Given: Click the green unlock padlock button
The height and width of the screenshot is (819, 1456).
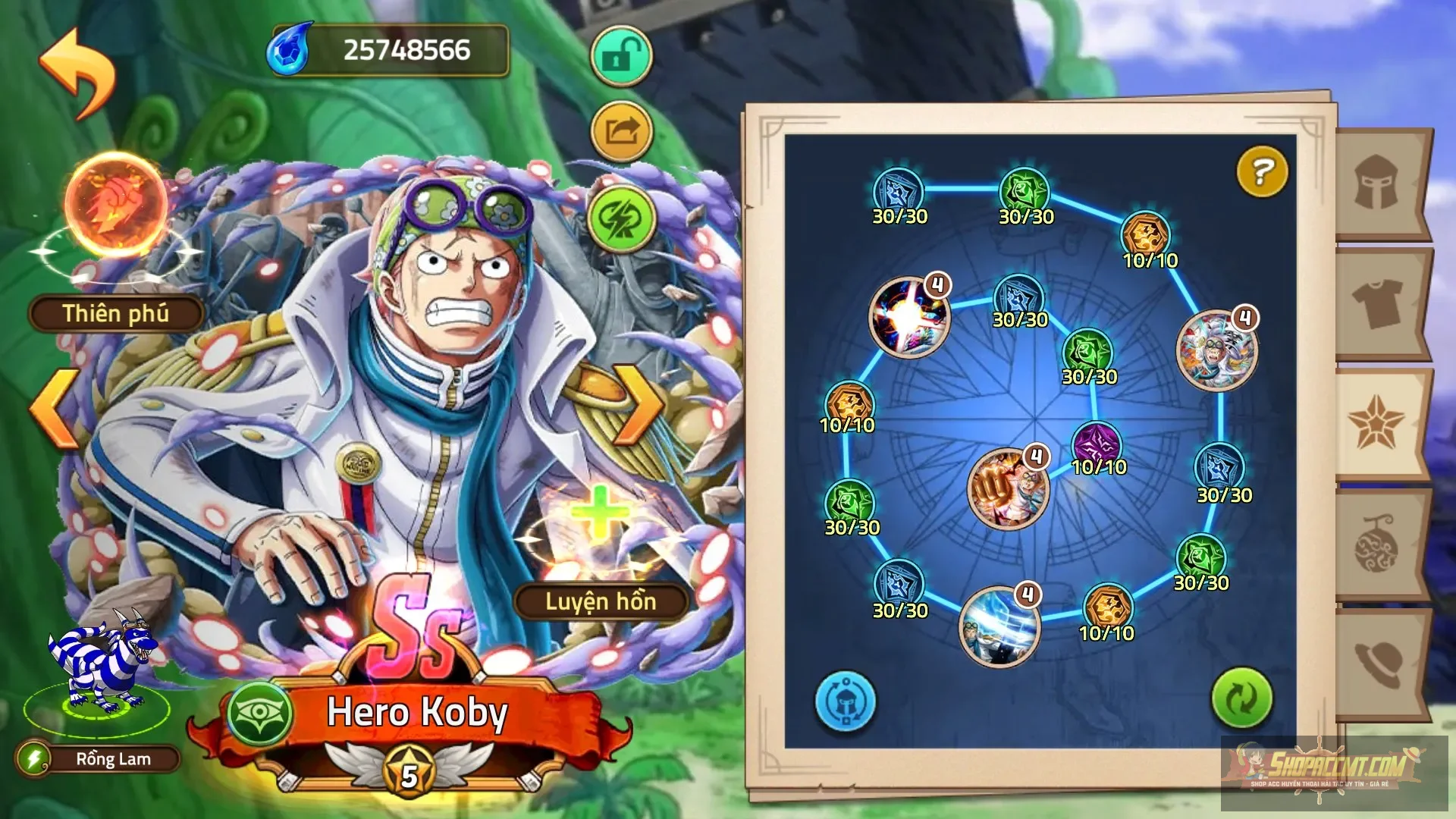Looking at the screenshot, I should (621, 57).
